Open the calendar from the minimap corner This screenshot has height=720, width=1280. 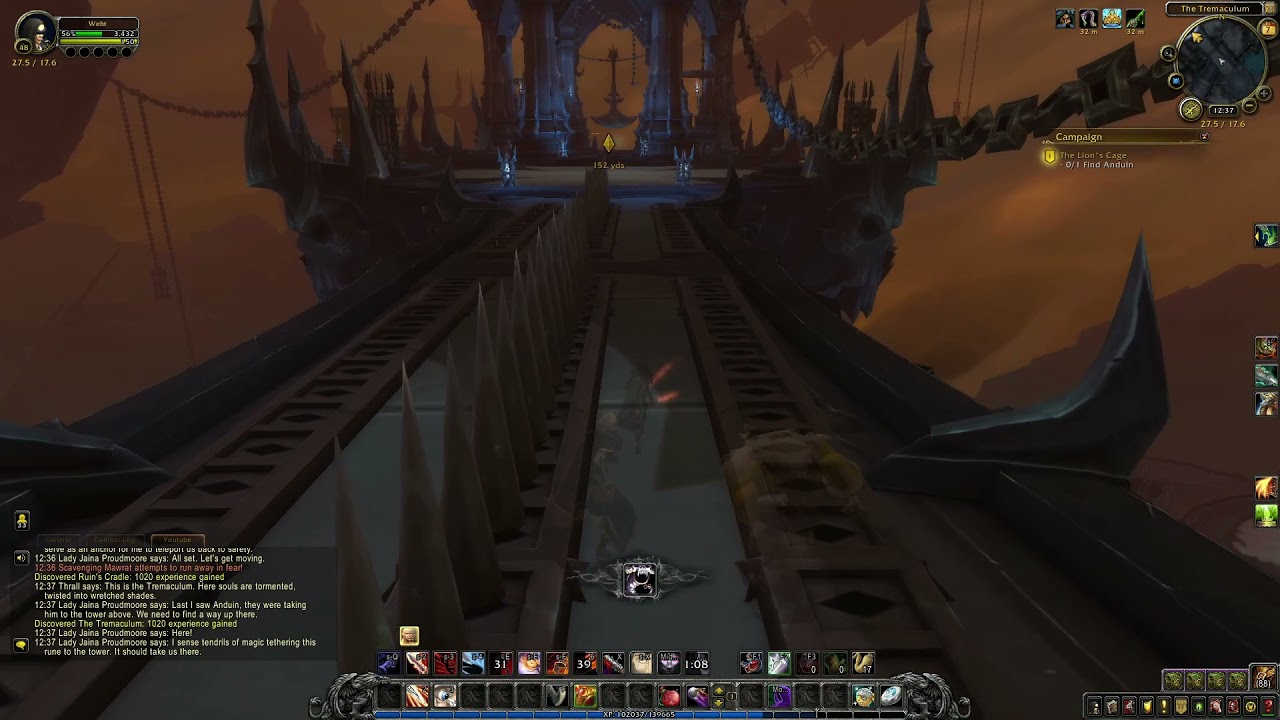pyautogui.click(x=1268, y=28)
